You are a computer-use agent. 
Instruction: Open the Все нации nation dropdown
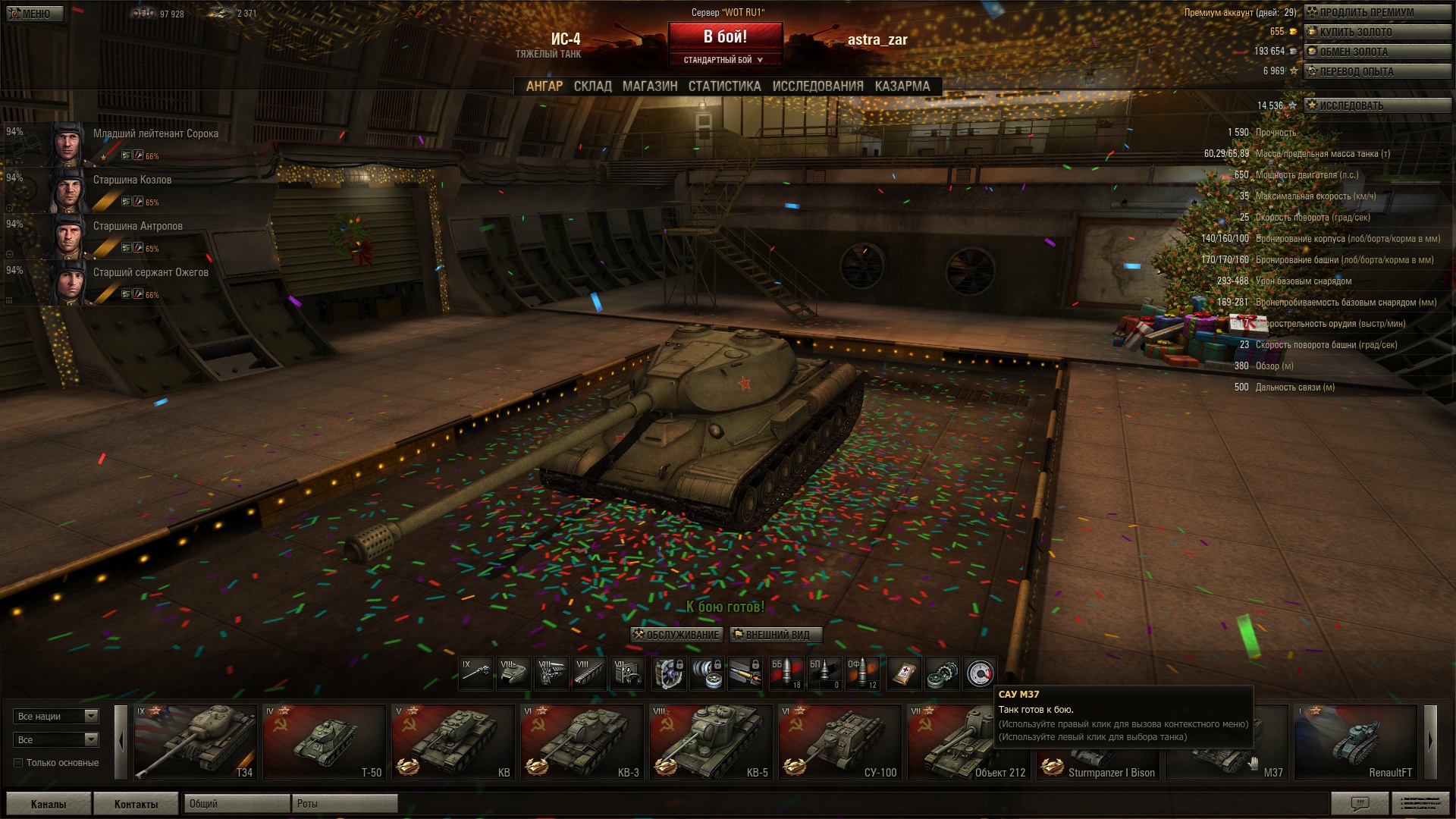tap(56, 716)
